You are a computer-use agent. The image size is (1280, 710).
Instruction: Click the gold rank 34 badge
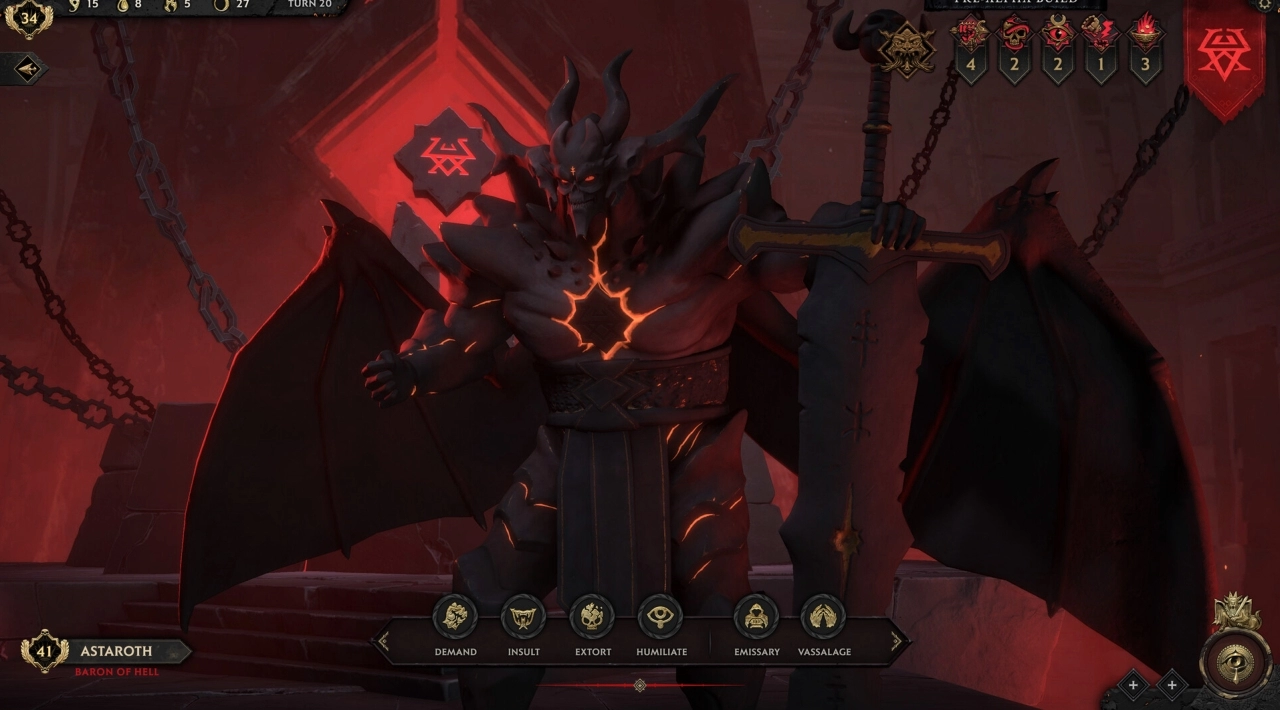[x=28, y=18]
